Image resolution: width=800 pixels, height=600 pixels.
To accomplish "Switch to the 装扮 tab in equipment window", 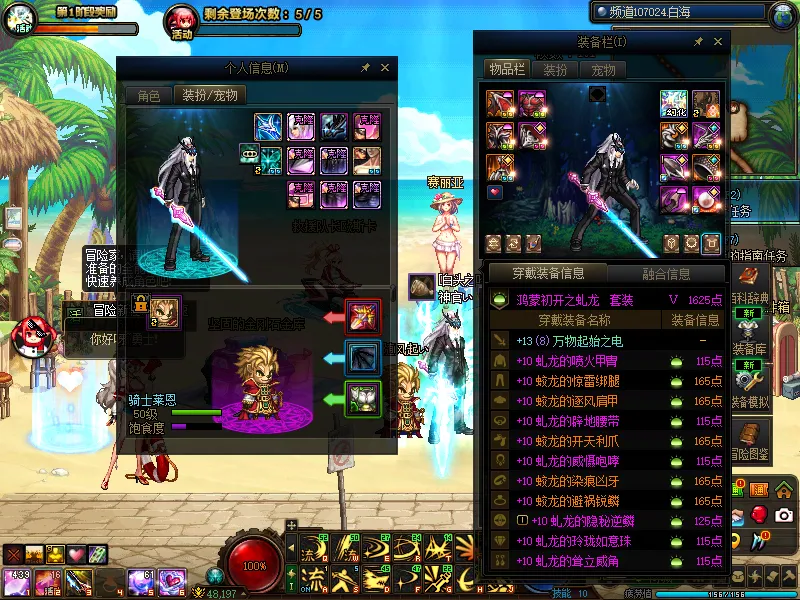I will [555, 70].
